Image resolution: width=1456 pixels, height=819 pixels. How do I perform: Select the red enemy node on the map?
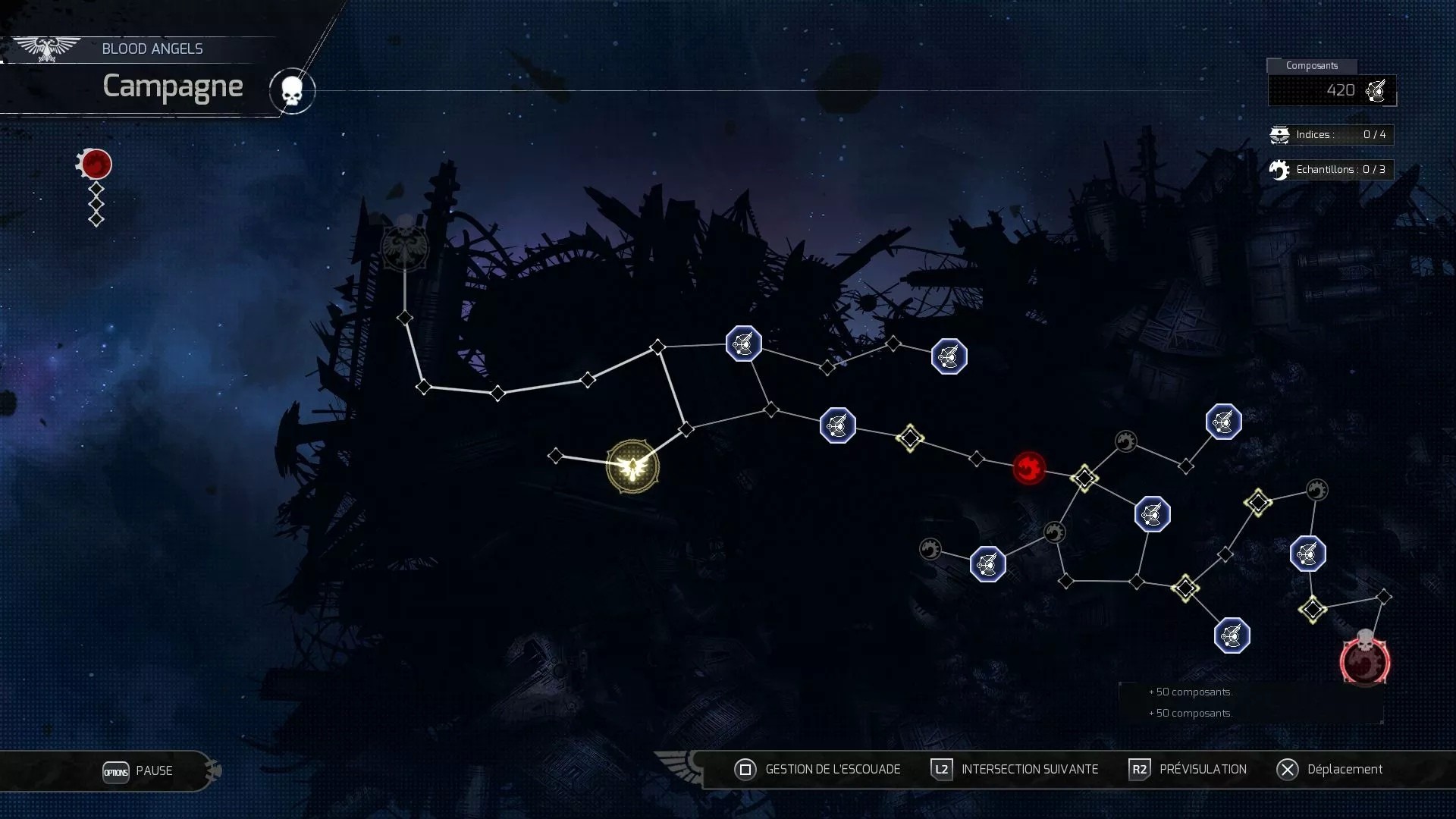point(1028,469)
